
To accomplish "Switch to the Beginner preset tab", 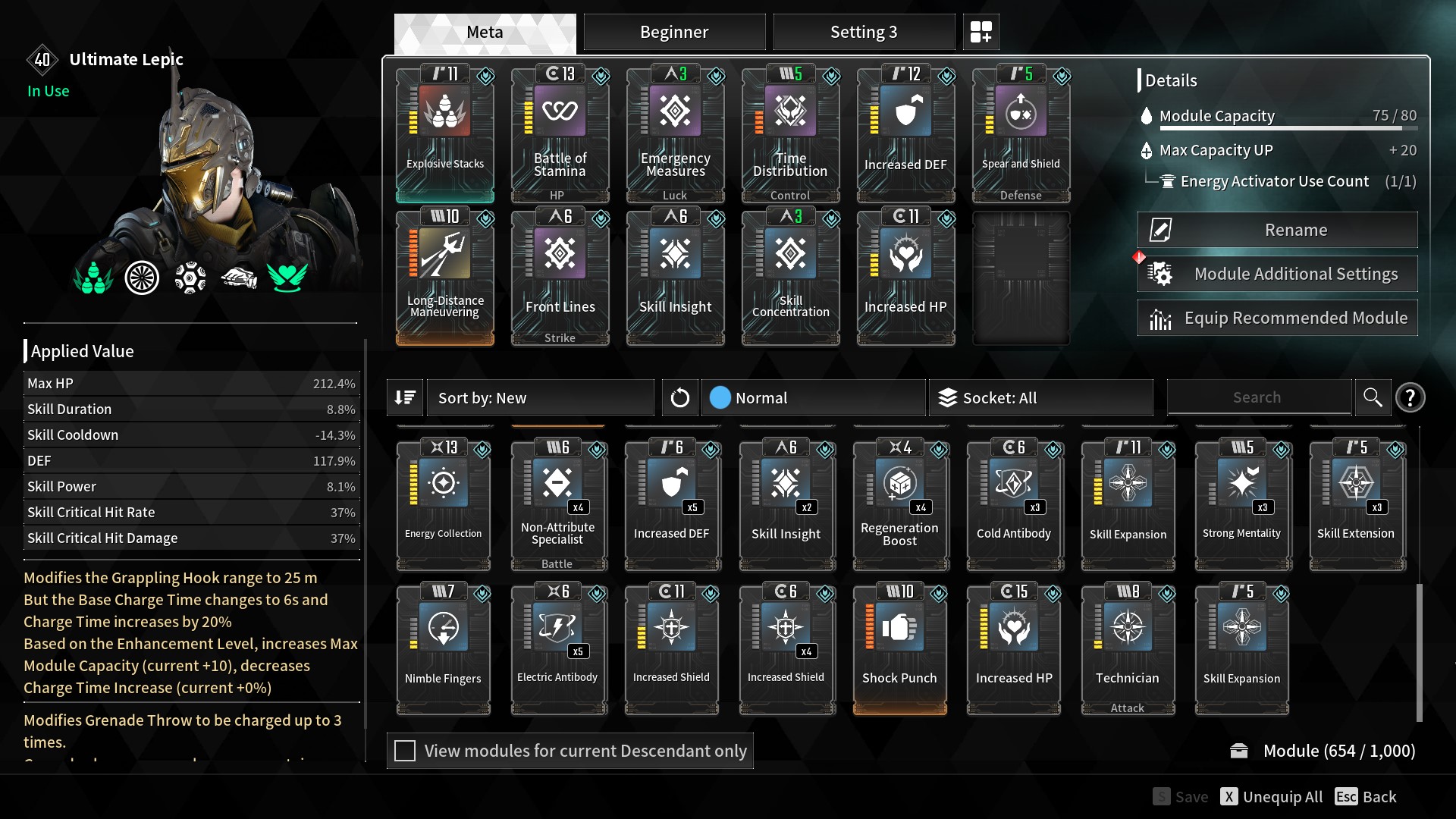I will pos(673,32).
